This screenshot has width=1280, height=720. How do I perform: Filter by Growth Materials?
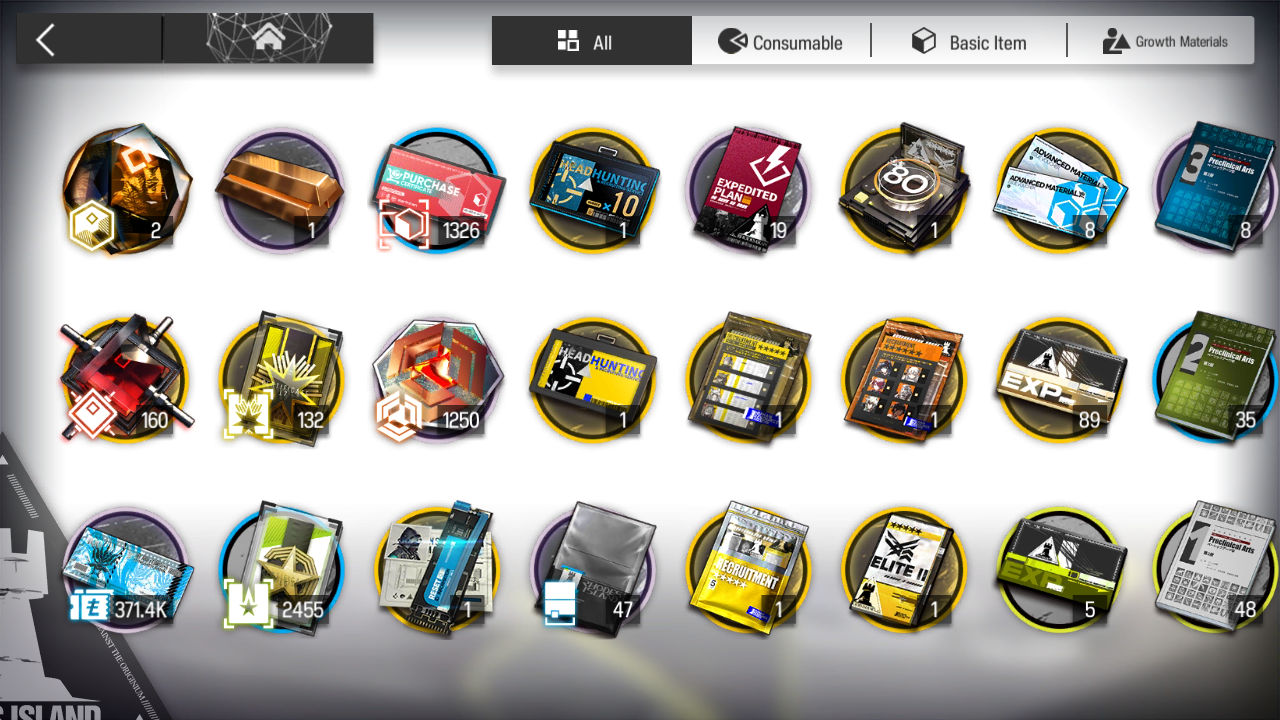pyautogui.click(x=1165, y=42)
